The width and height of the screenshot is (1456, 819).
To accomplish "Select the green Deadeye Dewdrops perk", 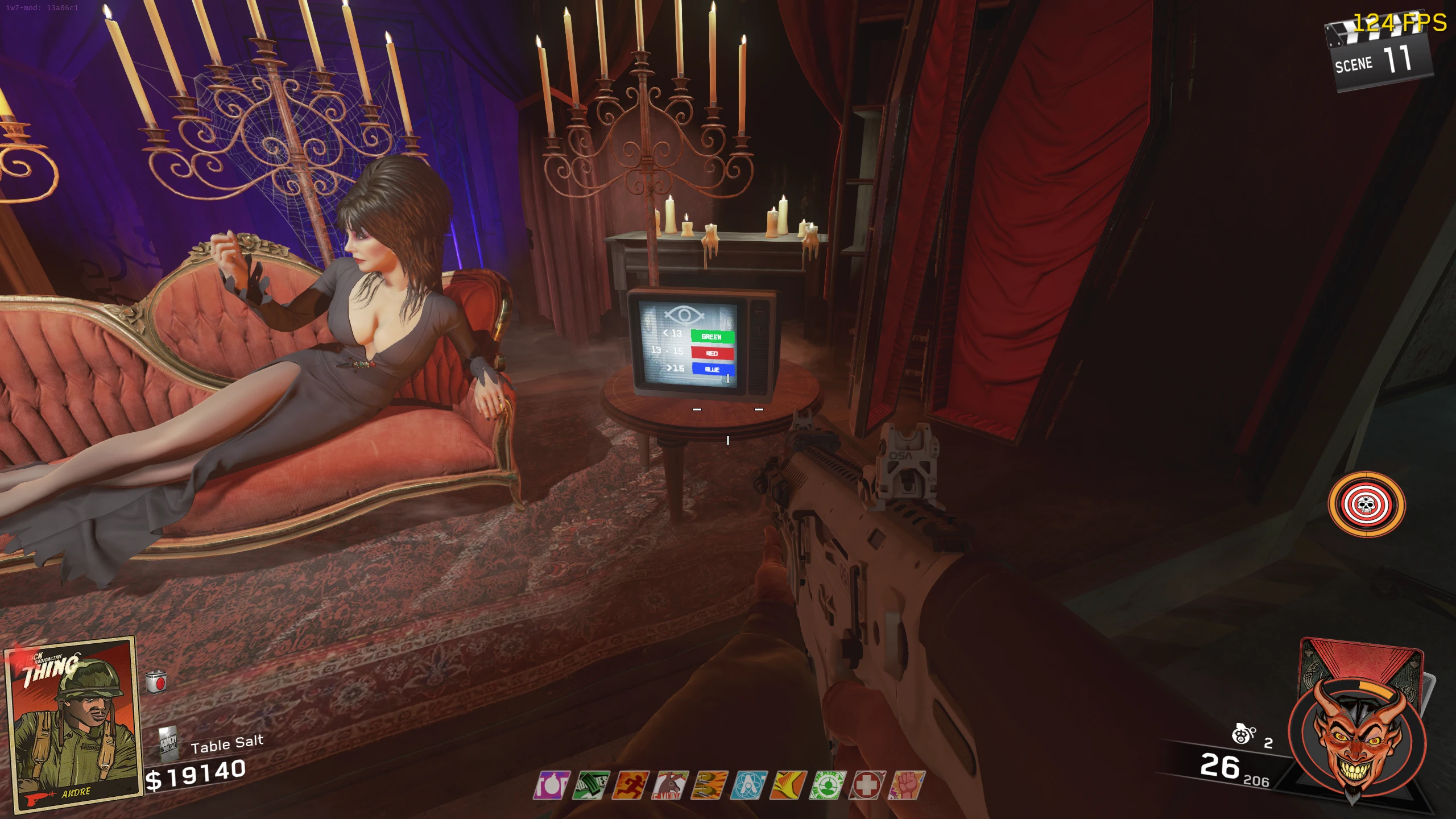I will pyautogui.click(x=828, y=785).
